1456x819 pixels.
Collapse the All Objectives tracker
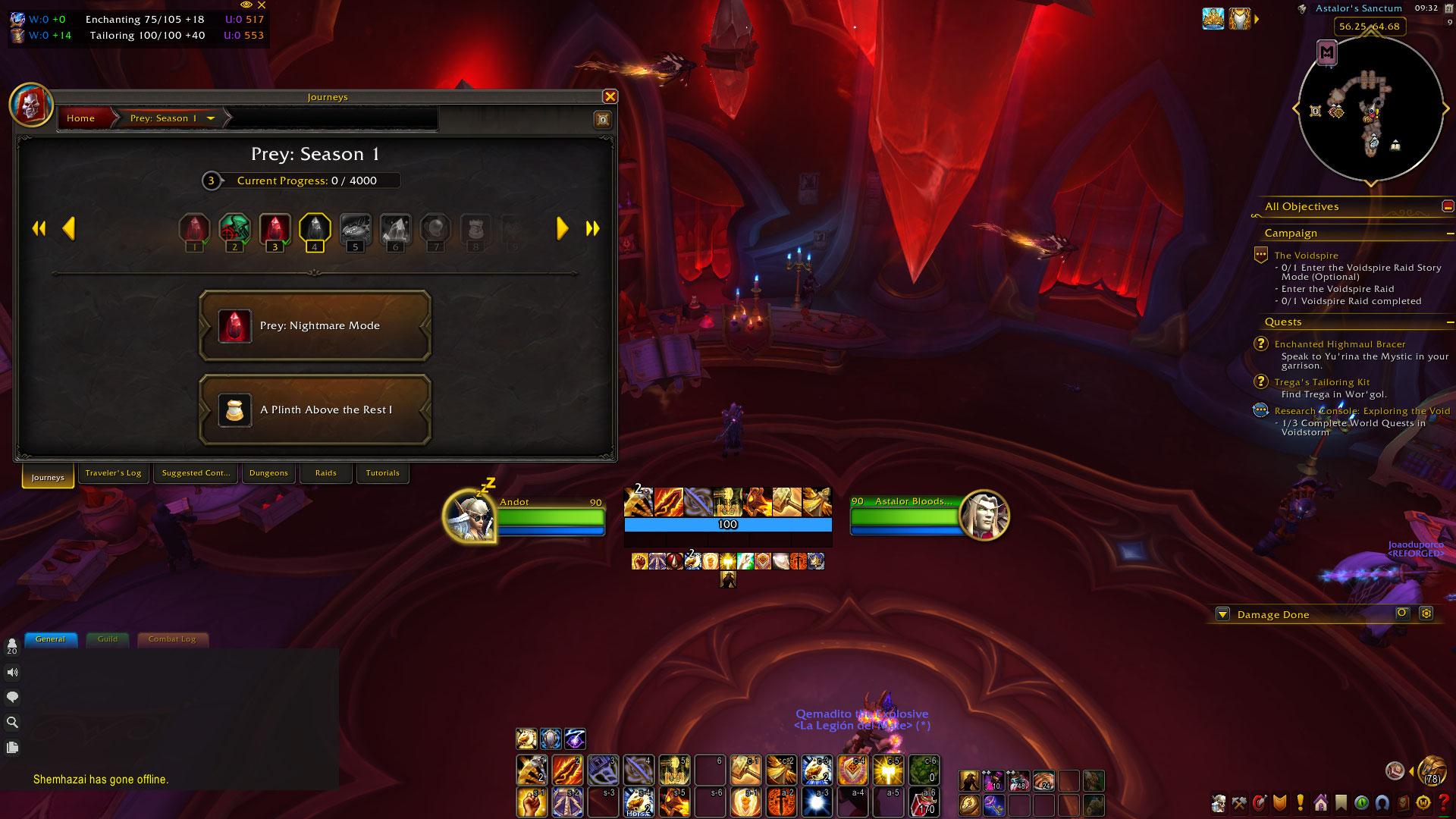pyautogui.click(x=1448, y=206)
